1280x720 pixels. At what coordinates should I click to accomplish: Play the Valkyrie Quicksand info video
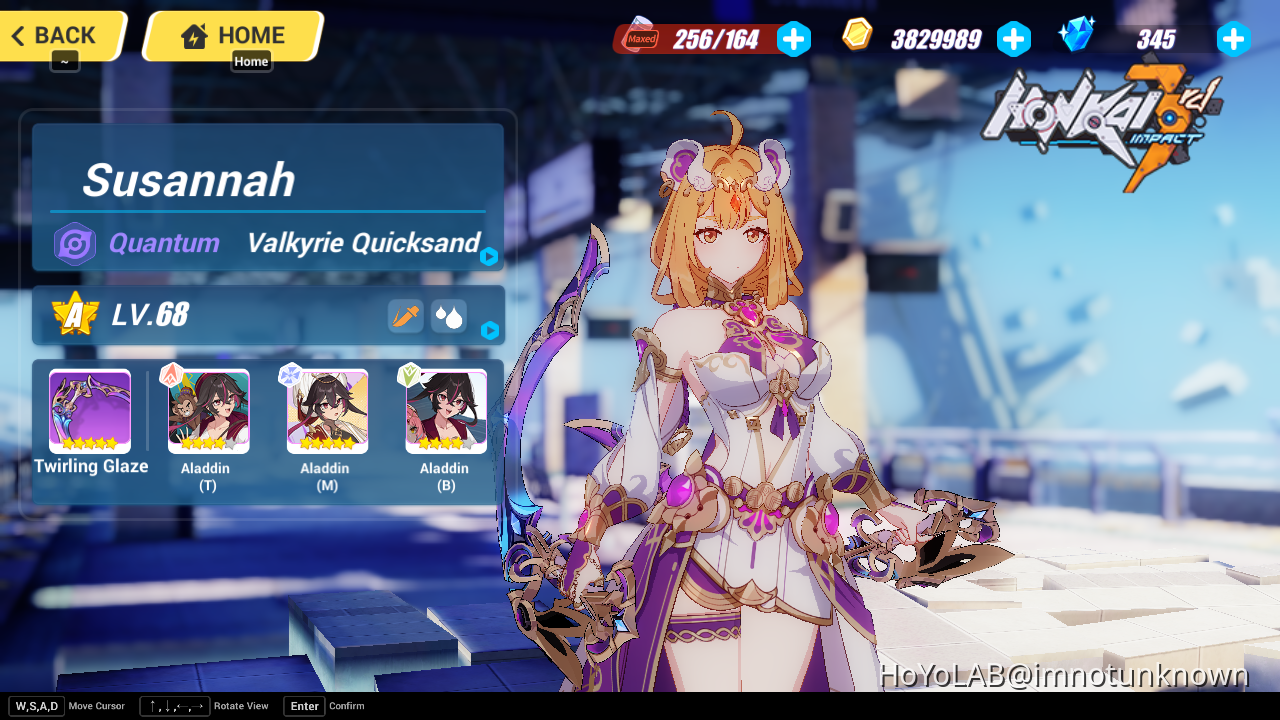point(489,256)
